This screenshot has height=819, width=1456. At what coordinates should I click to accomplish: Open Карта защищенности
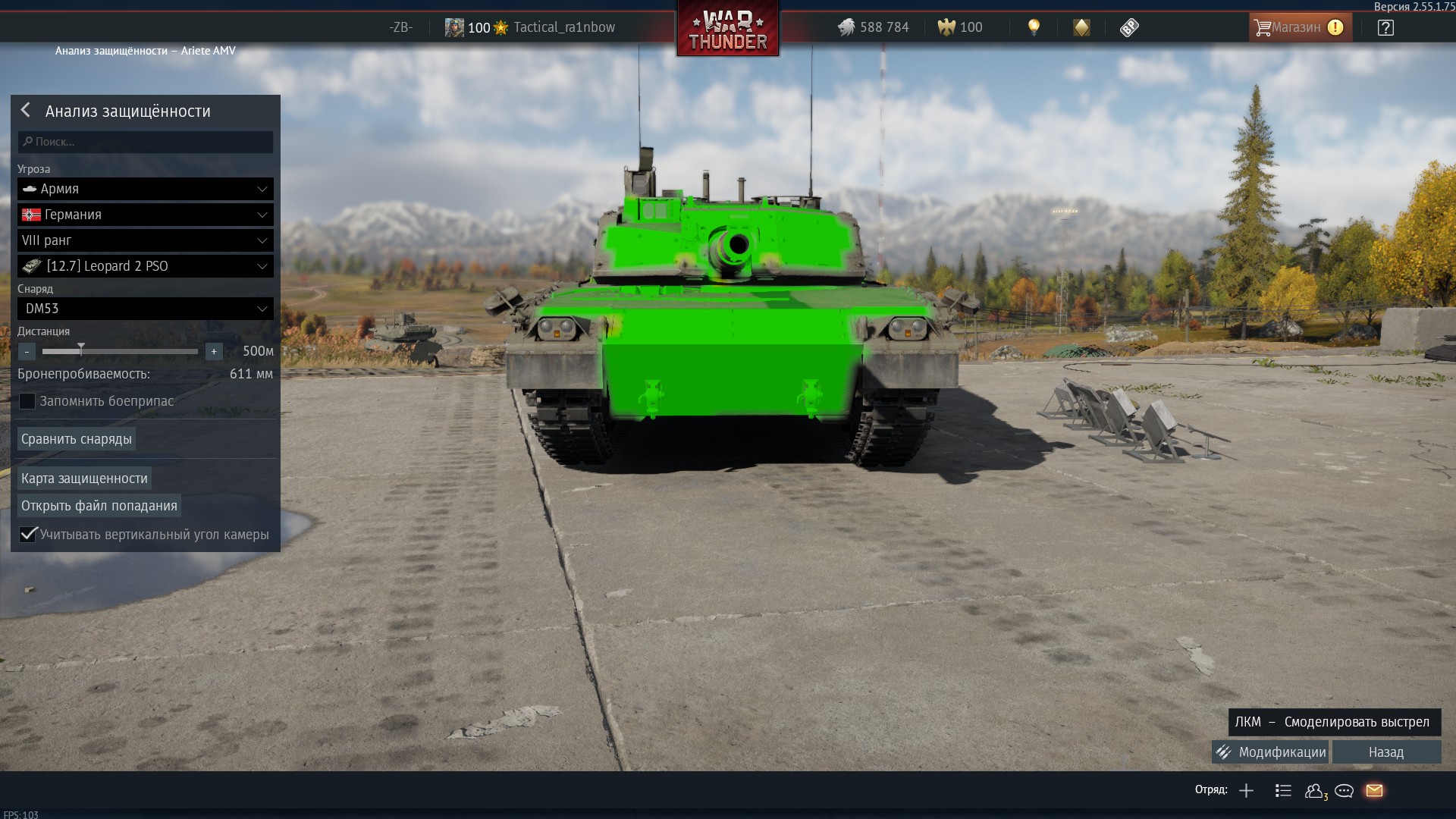click(84, 479)
